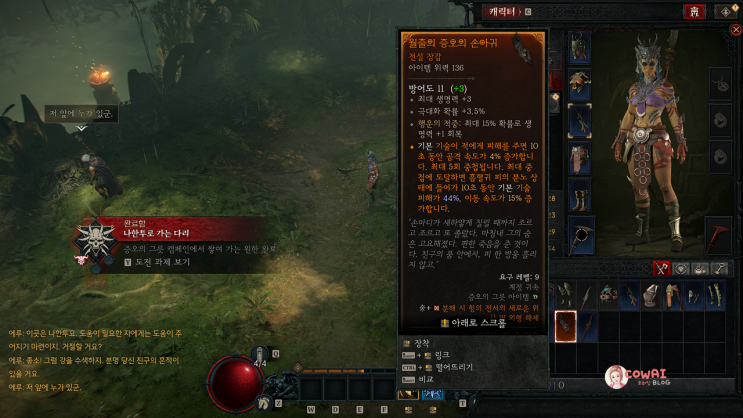Click the equipped helmet slot
This screenshot has width=743, height=418.
(580, 47)
